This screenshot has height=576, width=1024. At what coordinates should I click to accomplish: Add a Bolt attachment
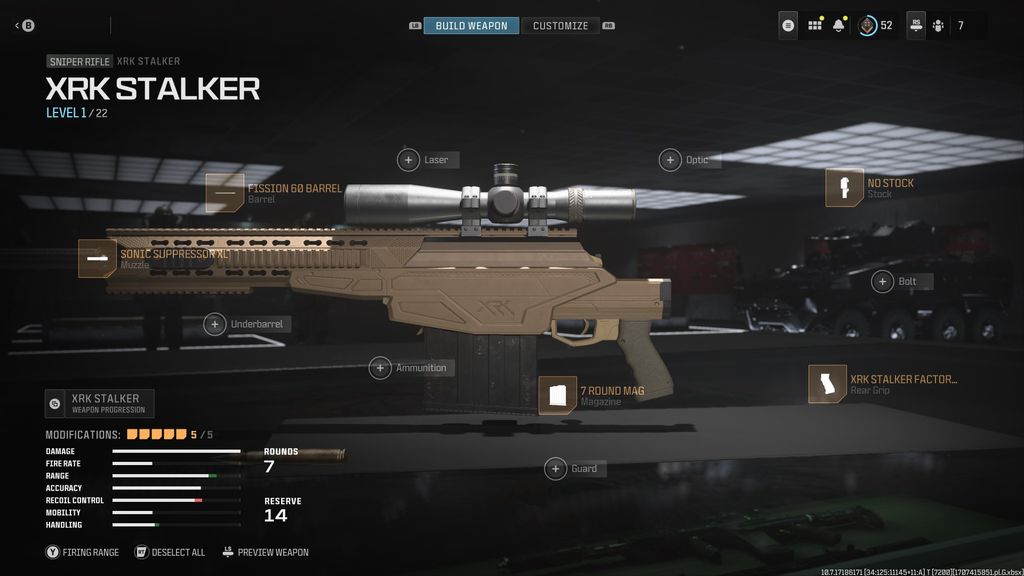point(883,281)
